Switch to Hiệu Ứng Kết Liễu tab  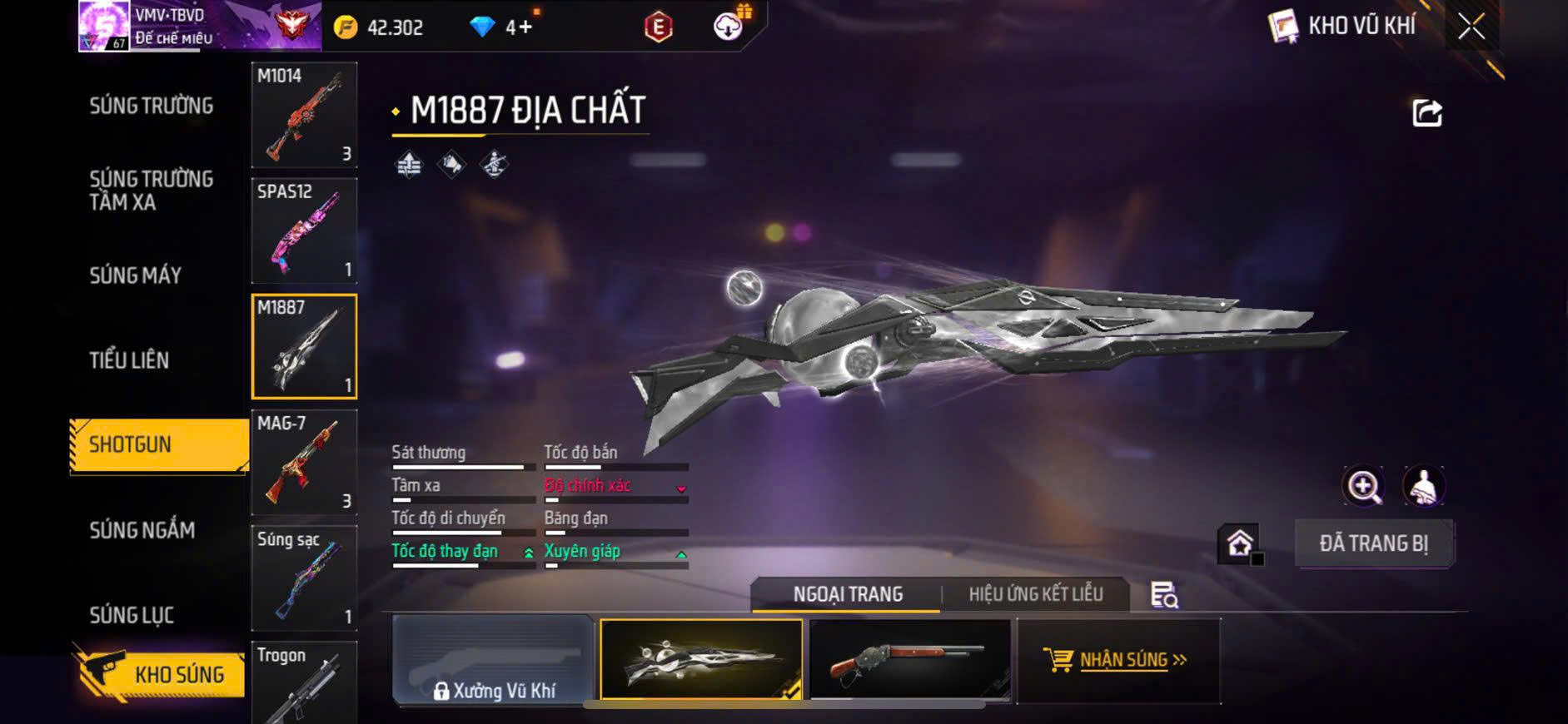pos(1035,594)
